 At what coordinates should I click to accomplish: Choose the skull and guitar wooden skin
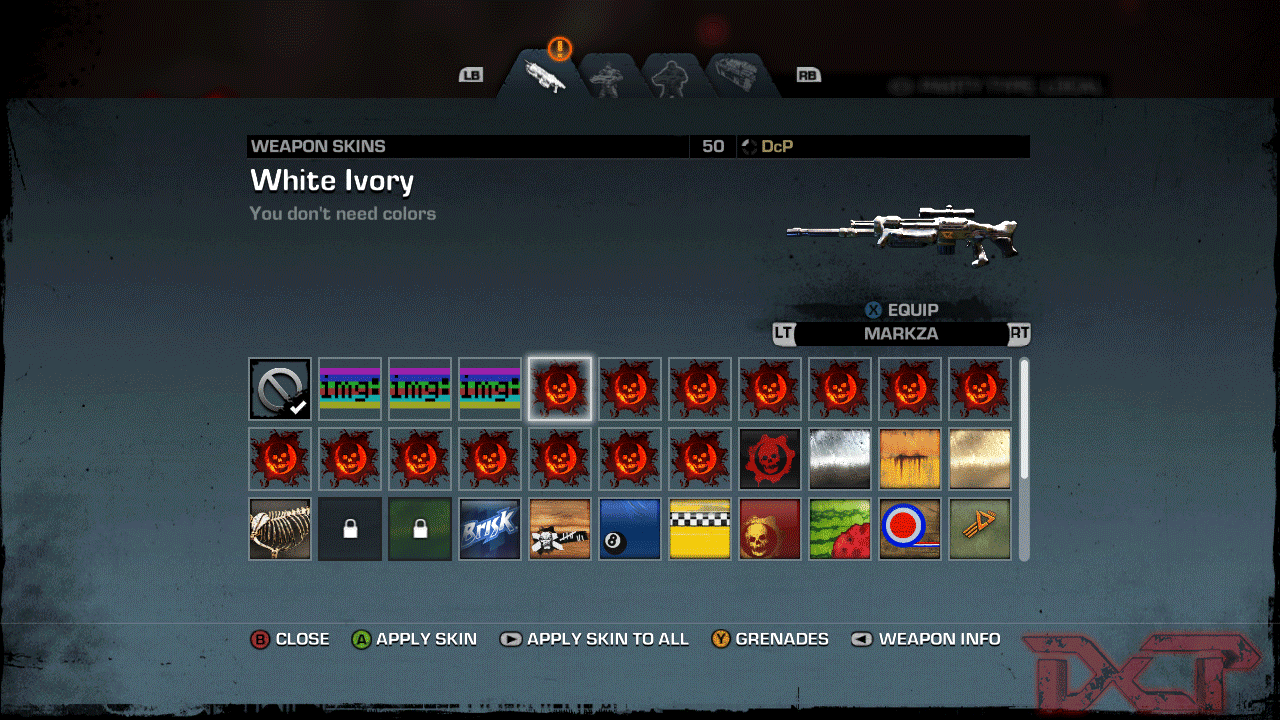560,529
